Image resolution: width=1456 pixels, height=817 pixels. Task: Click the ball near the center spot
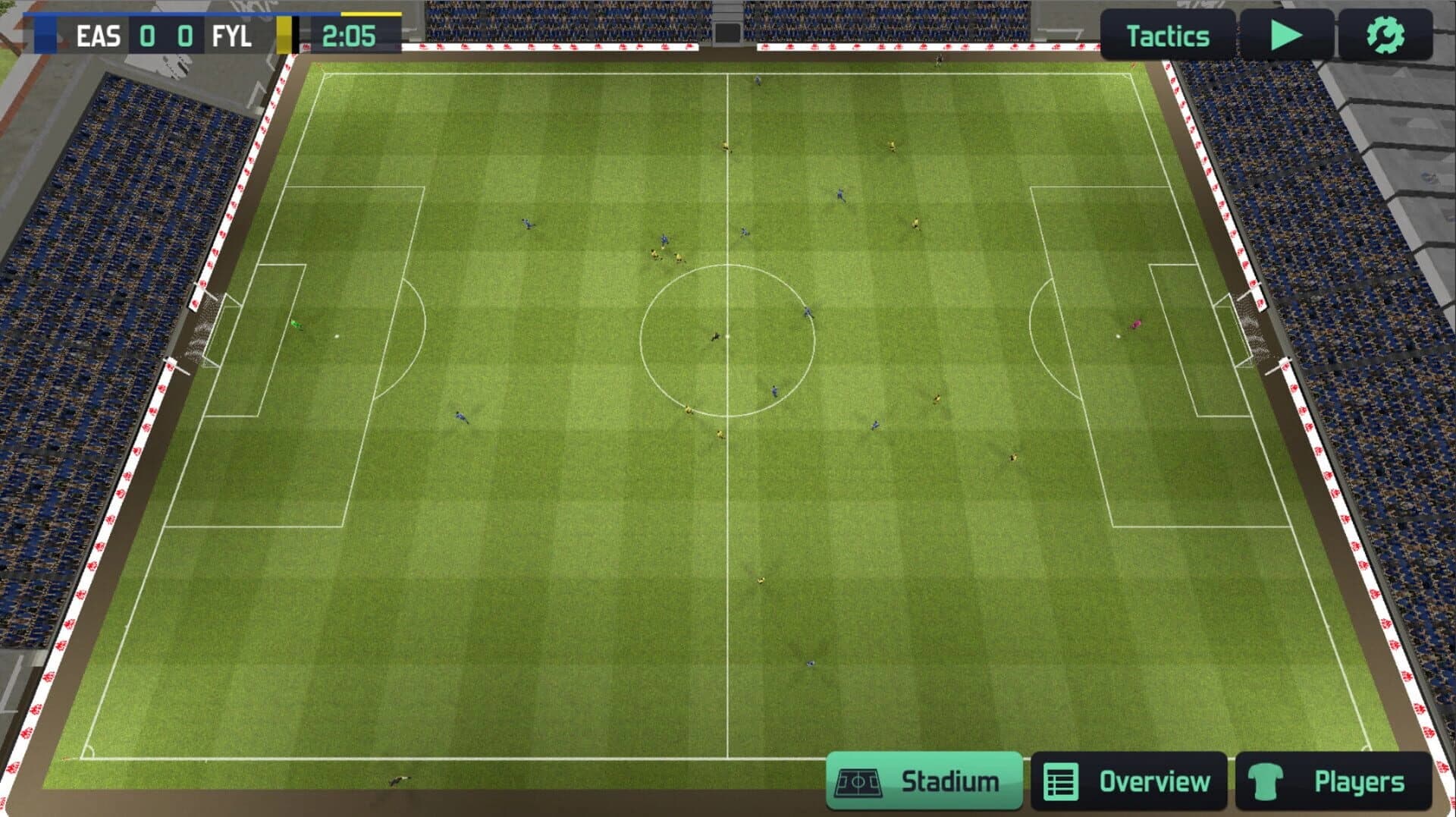726,334
